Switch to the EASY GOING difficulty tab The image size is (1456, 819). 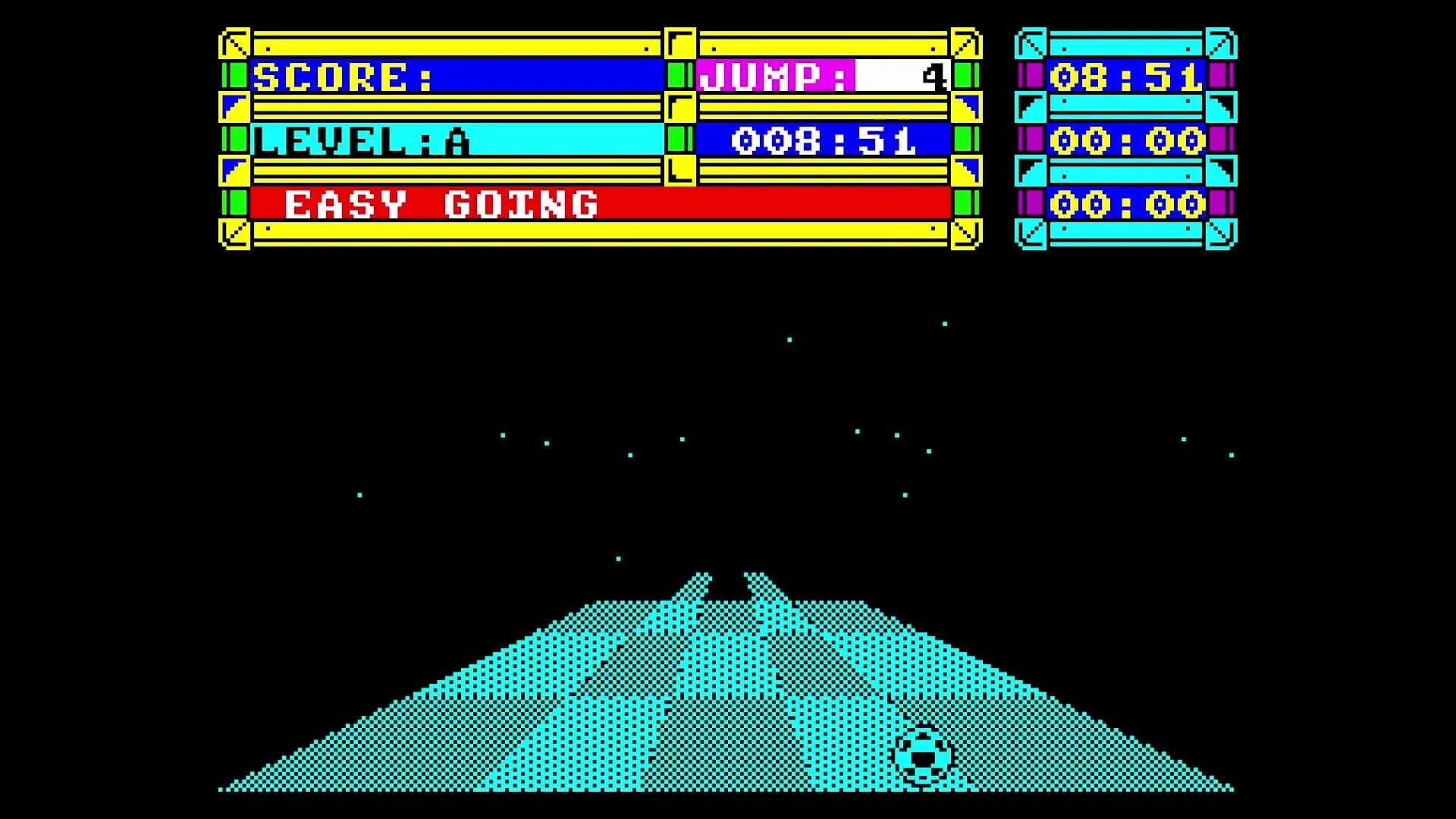(x=440, y=203)
